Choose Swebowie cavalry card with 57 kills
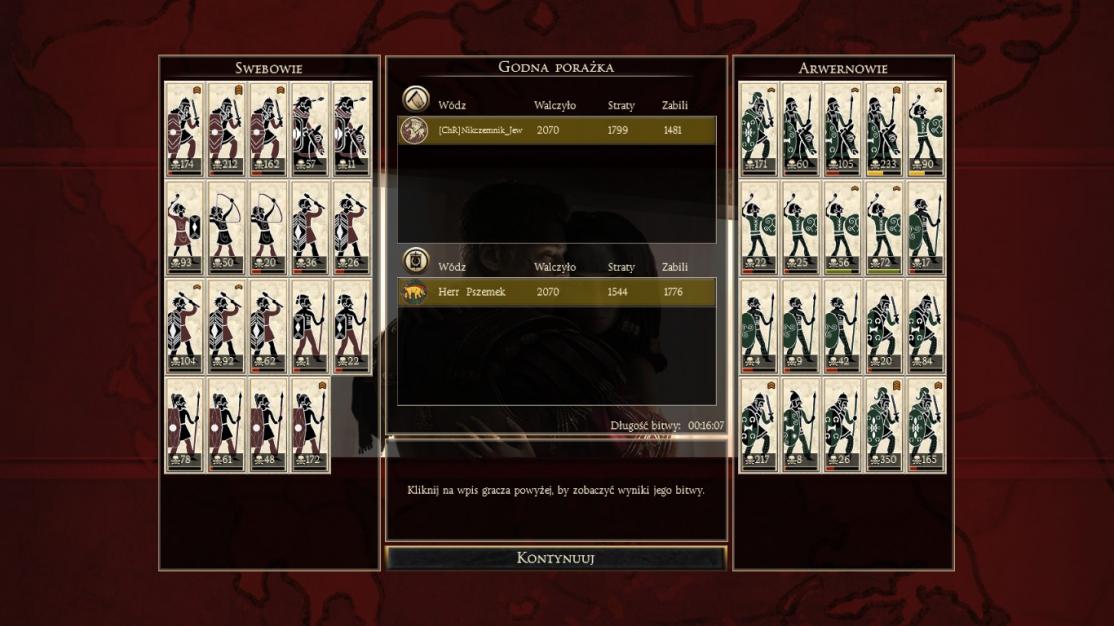Screen dimensions: 1114x626 [310, 129]
